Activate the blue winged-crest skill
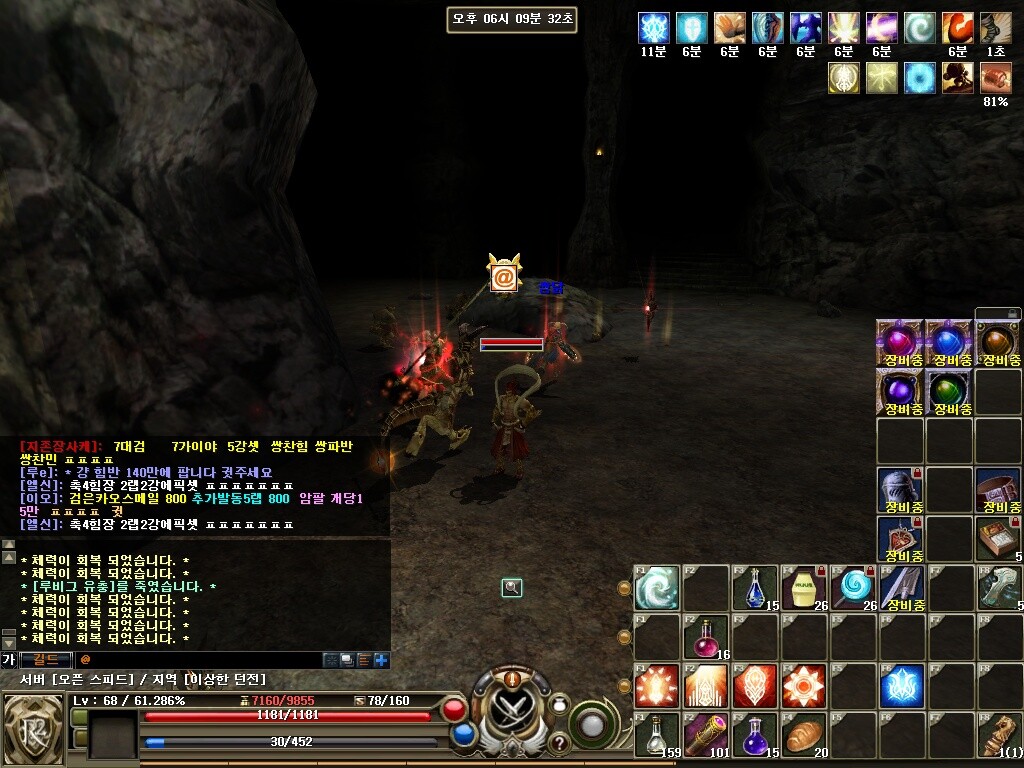The width and height of the screenshot is (1024, 768). point(901,685)
